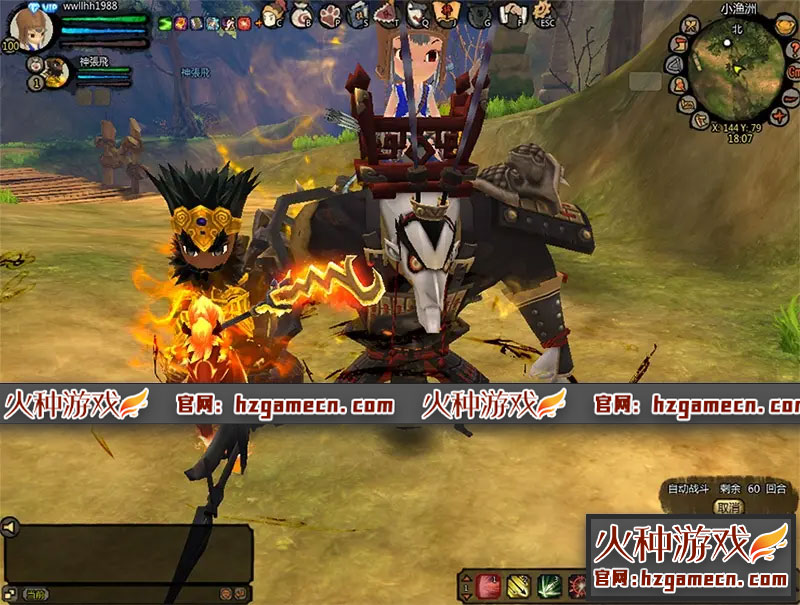The image size is (800, 605).
Task: Open the gold ingot shop icon
Action: pos(785,26)
